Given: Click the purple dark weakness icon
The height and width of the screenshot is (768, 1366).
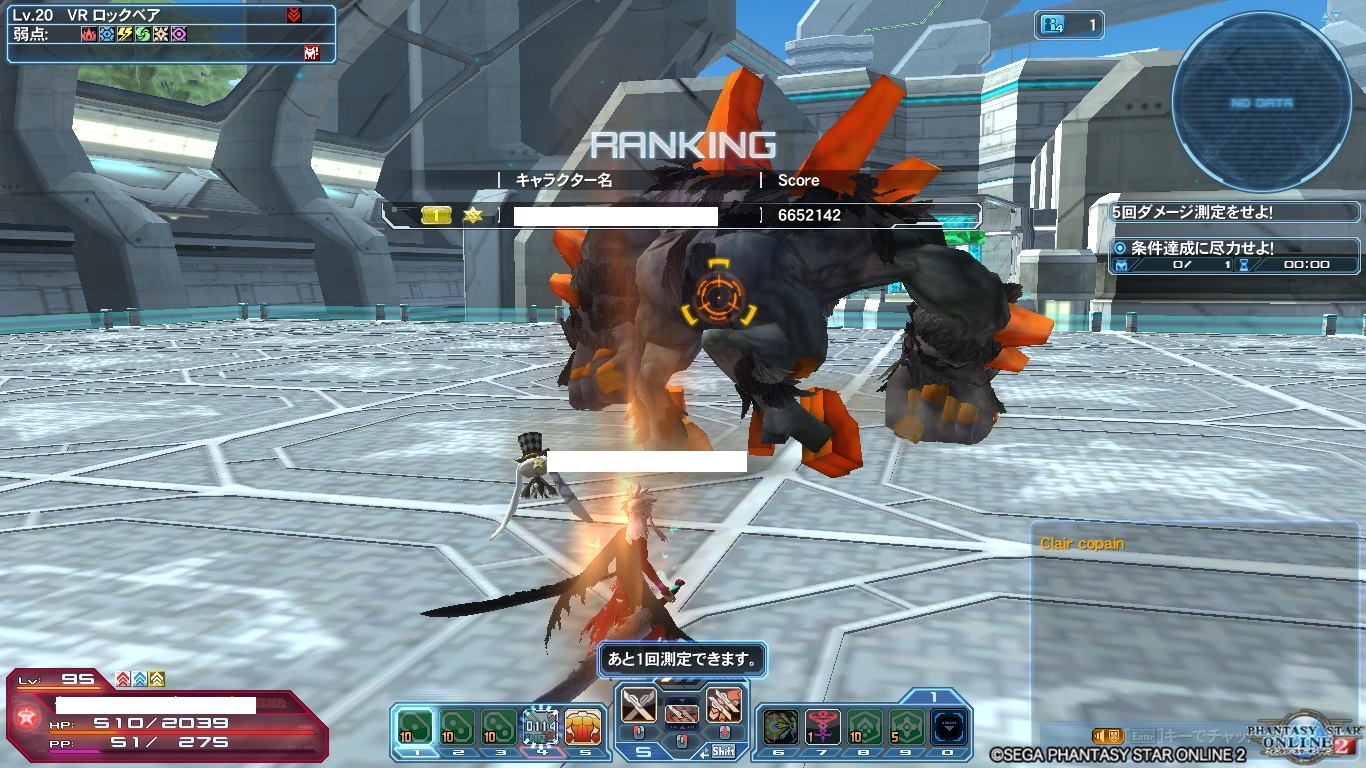Looking at the screenshot, I should 178,34.
